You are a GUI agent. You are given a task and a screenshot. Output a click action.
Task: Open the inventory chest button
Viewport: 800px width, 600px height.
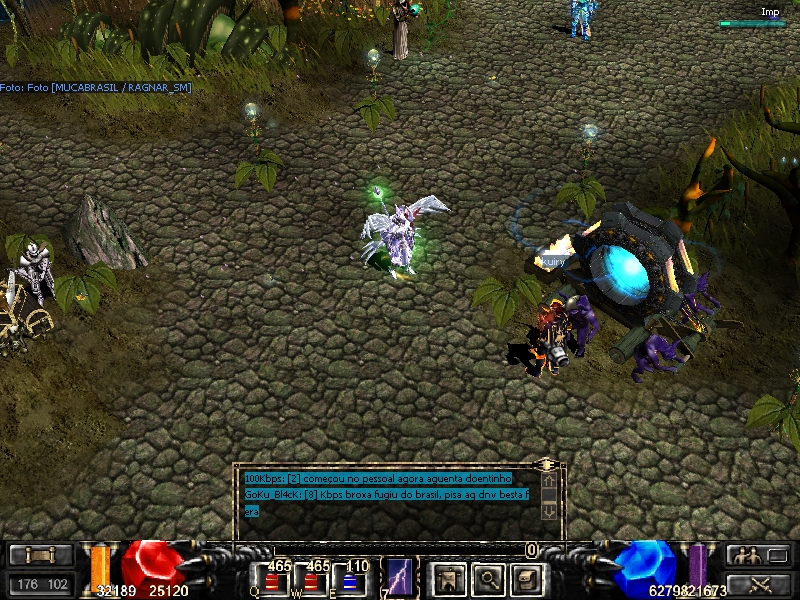tap(526, 578)
